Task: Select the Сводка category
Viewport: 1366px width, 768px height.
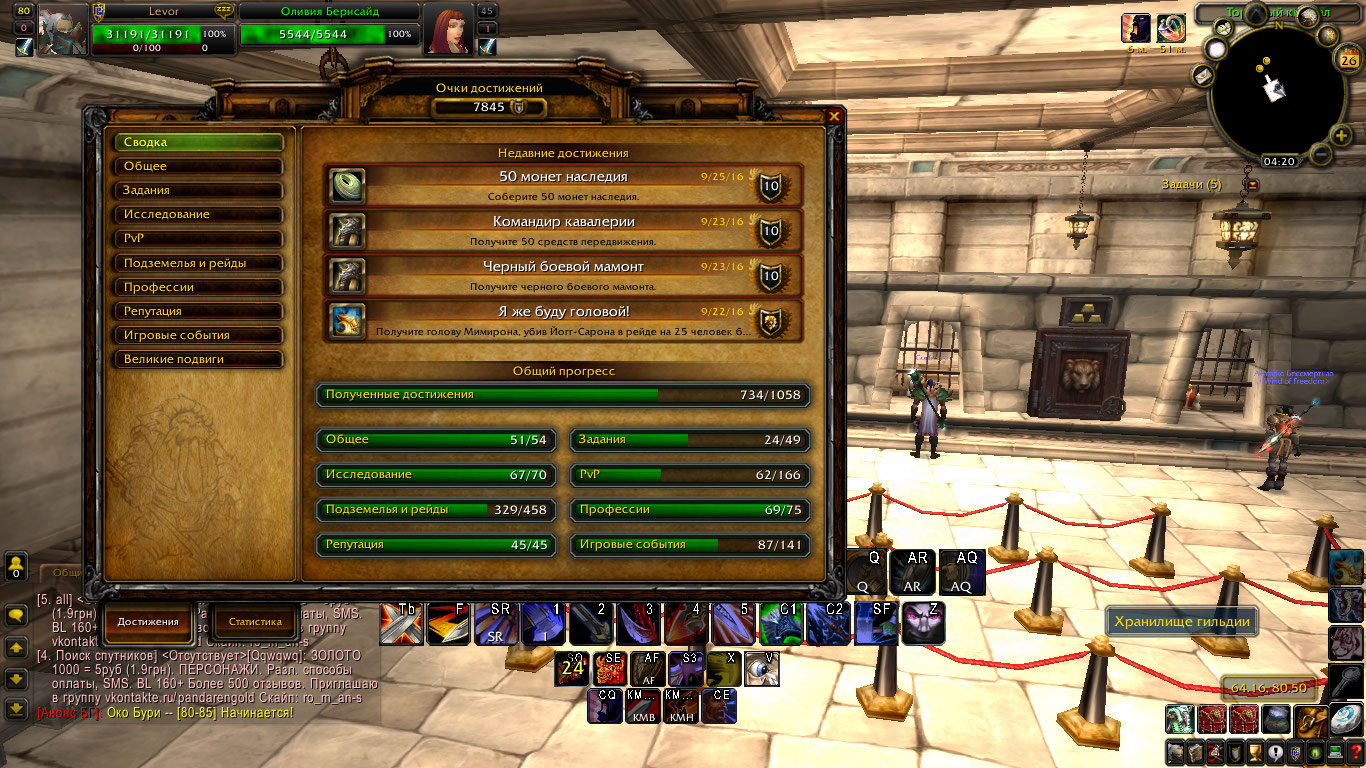Action: [x=198, y=142]
